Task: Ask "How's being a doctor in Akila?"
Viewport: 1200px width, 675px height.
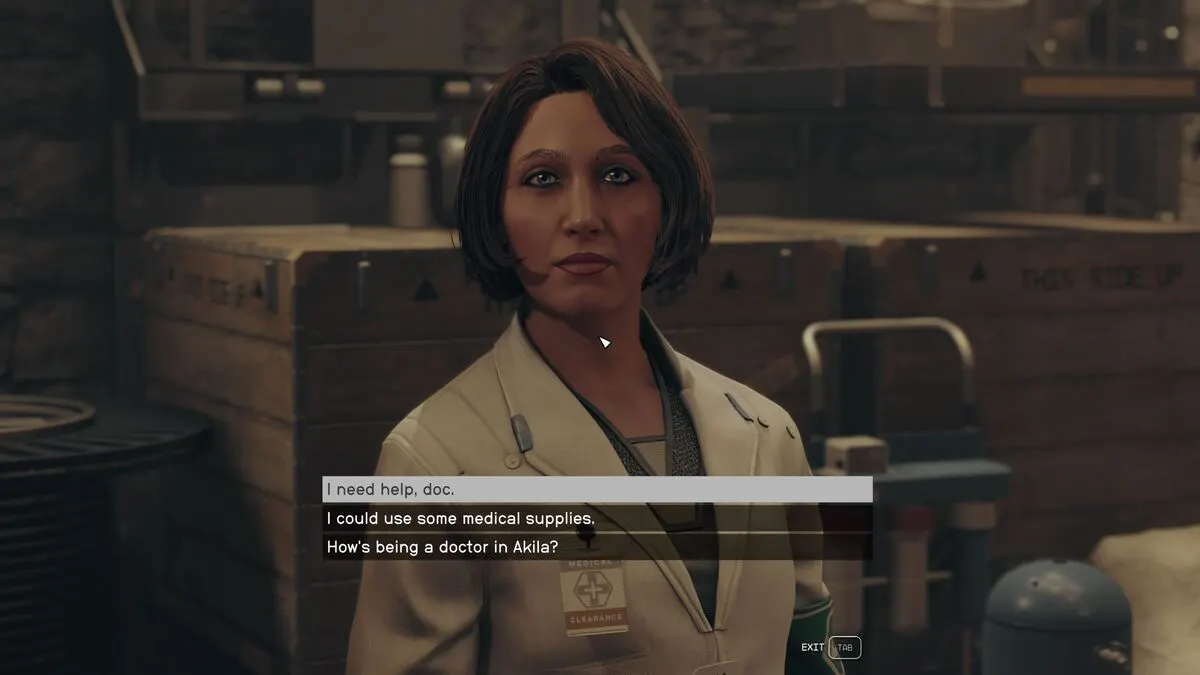Action: (597, 547)
